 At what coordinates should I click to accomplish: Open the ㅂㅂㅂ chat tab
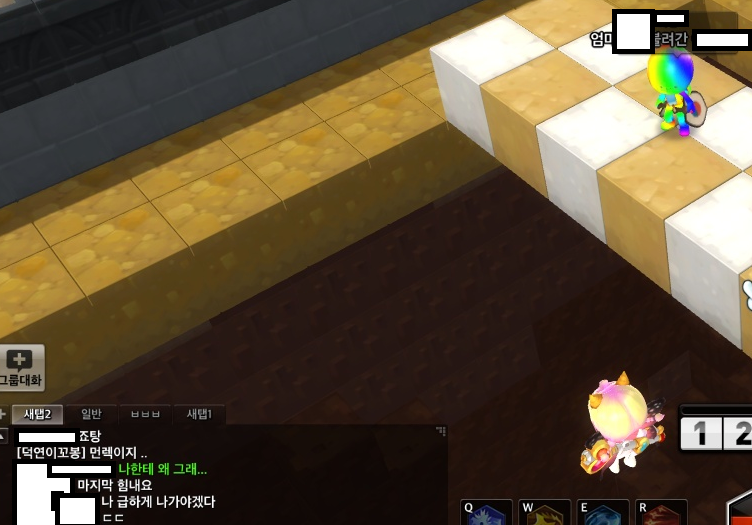[145, 414]
